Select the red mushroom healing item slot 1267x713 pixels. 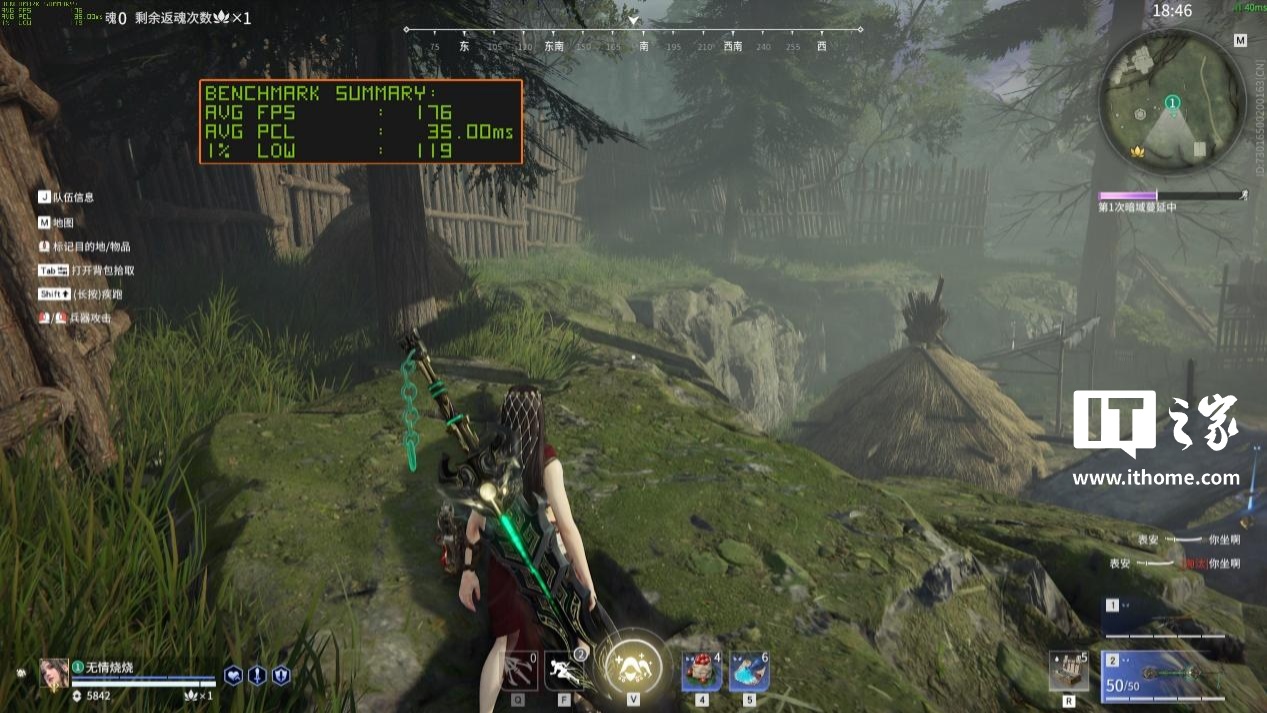coord(702,670)
